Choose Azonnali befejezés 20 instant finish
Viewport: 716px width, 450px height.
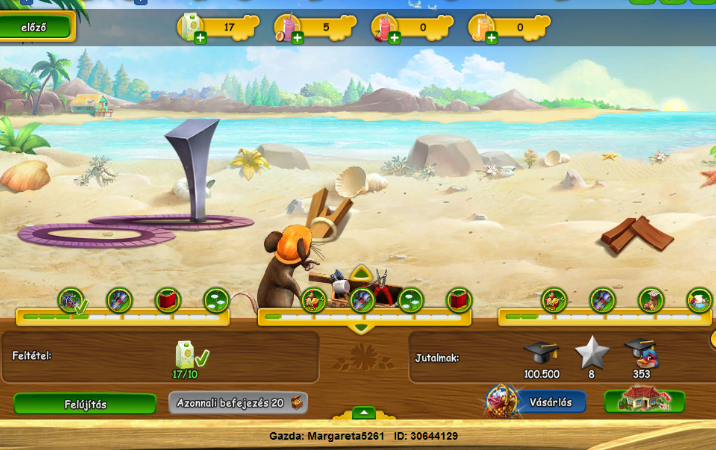[x=238, y=403]
